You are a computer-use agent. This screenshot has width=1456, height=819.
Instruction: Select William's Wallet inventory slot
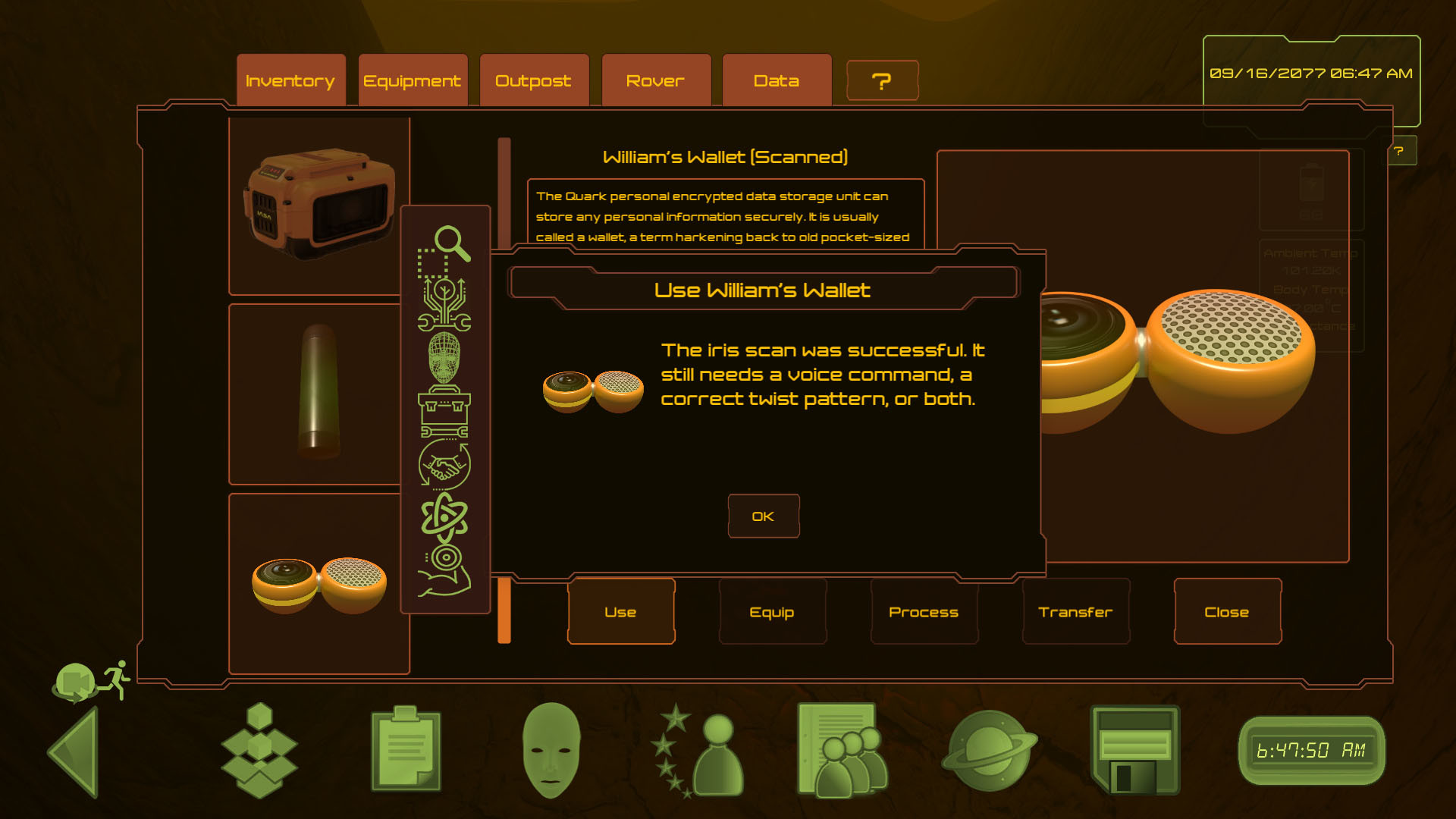(318, 584)
